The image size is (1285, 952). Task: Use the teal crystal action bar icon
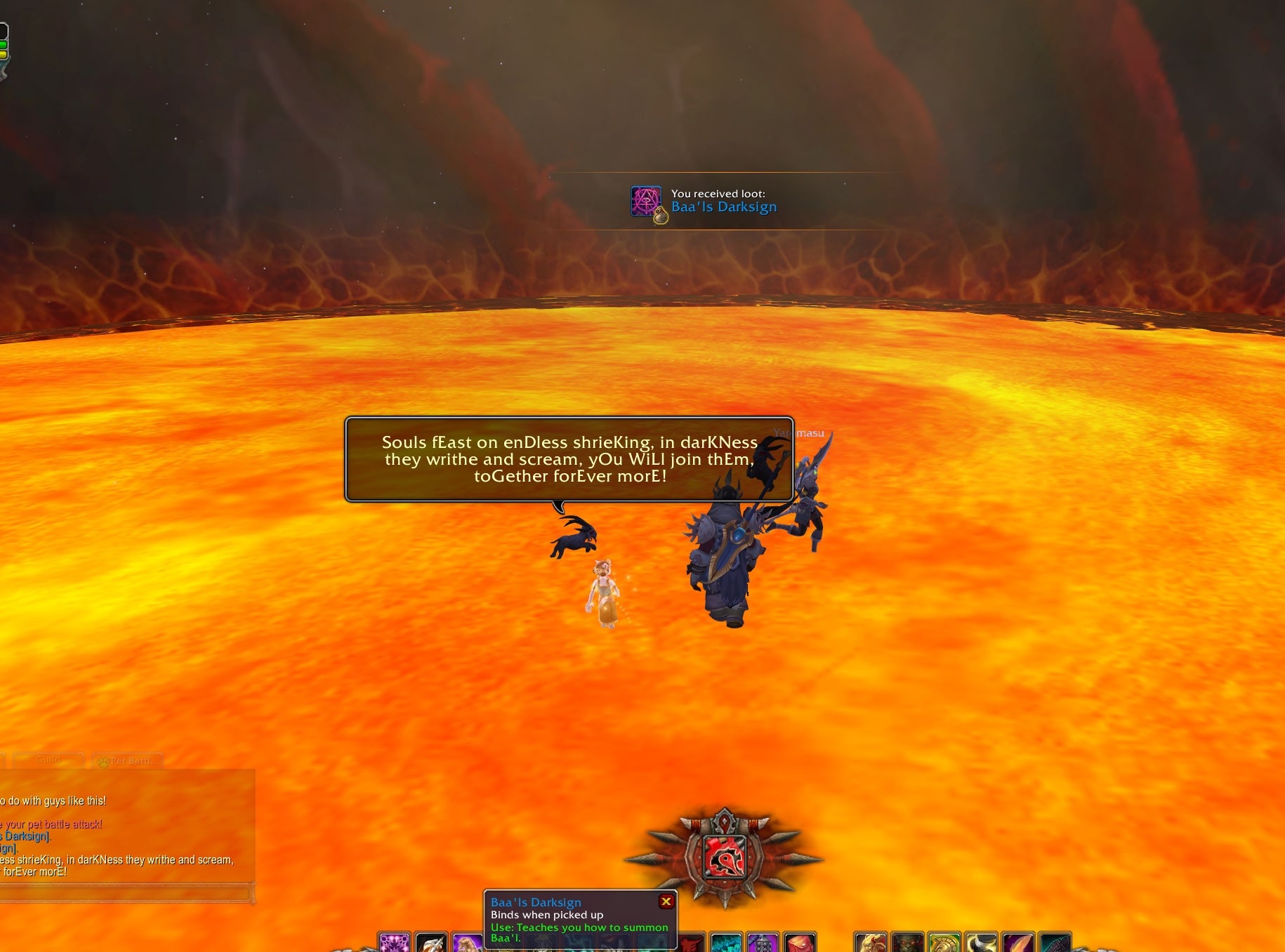[725, 943]
